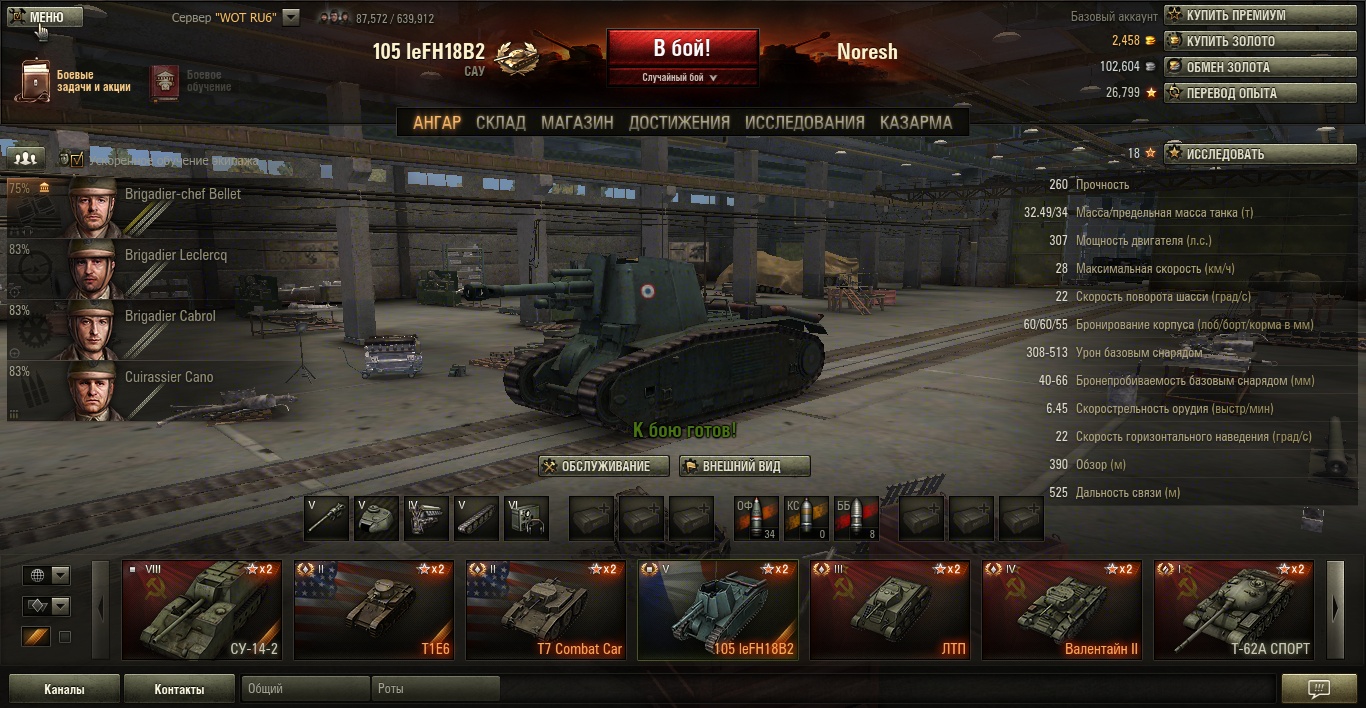Select the Валентайн II tank tile
Image resolution: width=1366 pixels, height=708 pixels.
point(1062,610)
